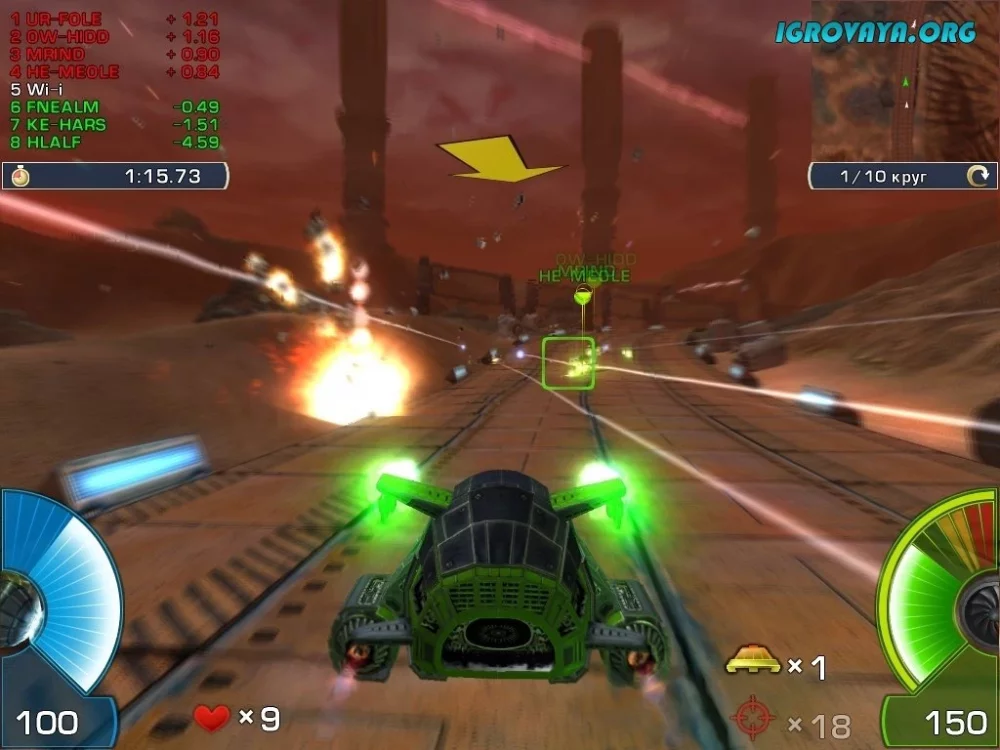Click the red heart lives icon
This screenshot has height=750, width=1000.
[211, 717]
